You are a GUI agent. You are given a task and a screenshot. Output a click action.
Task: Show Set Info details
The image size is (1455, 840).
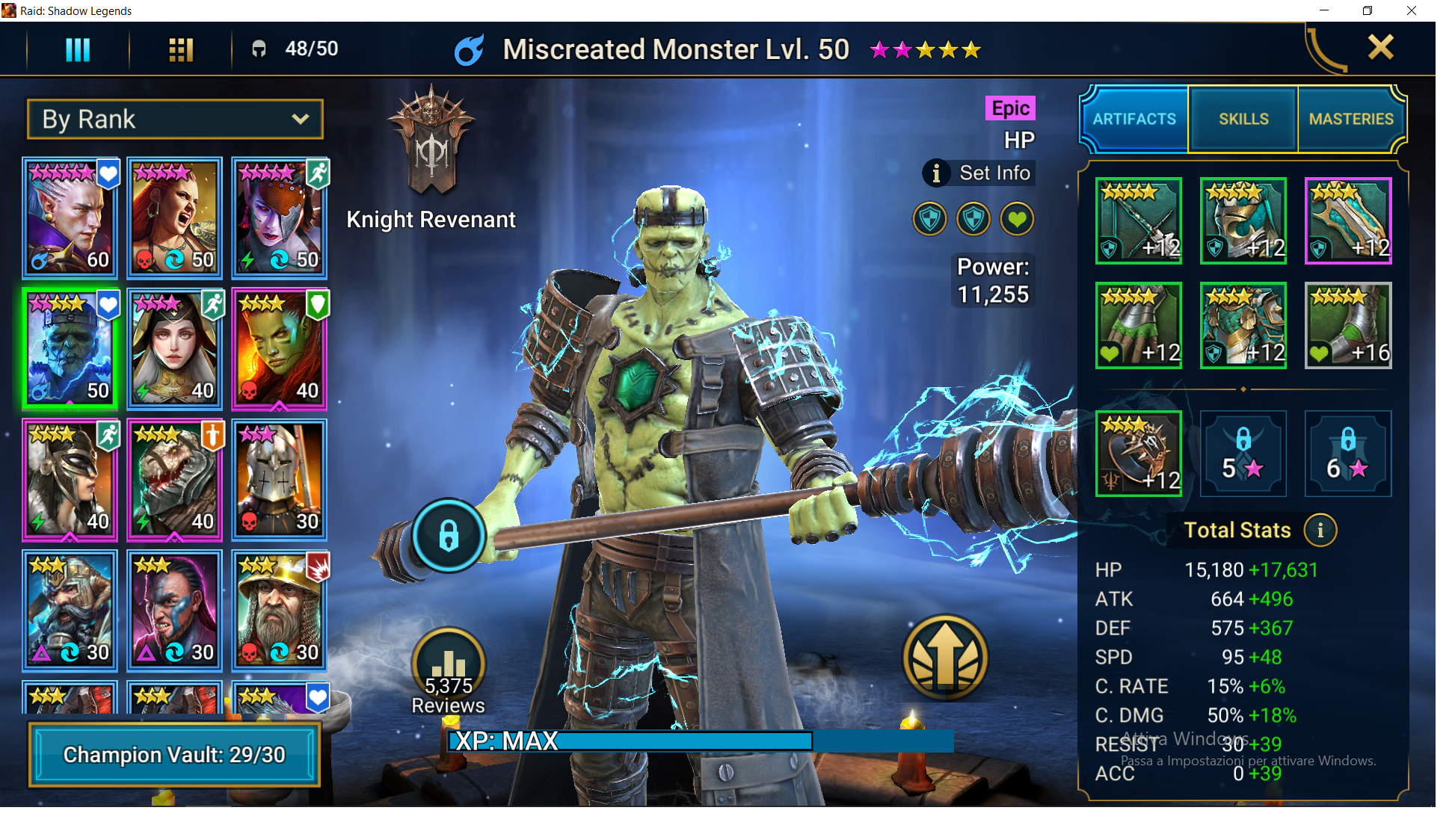click(x=979, y=173)
